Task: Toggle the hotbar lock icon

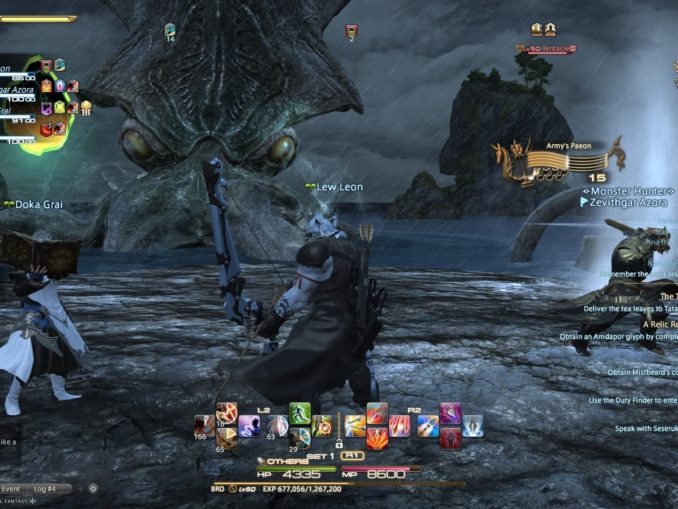Action: (339, 443)
